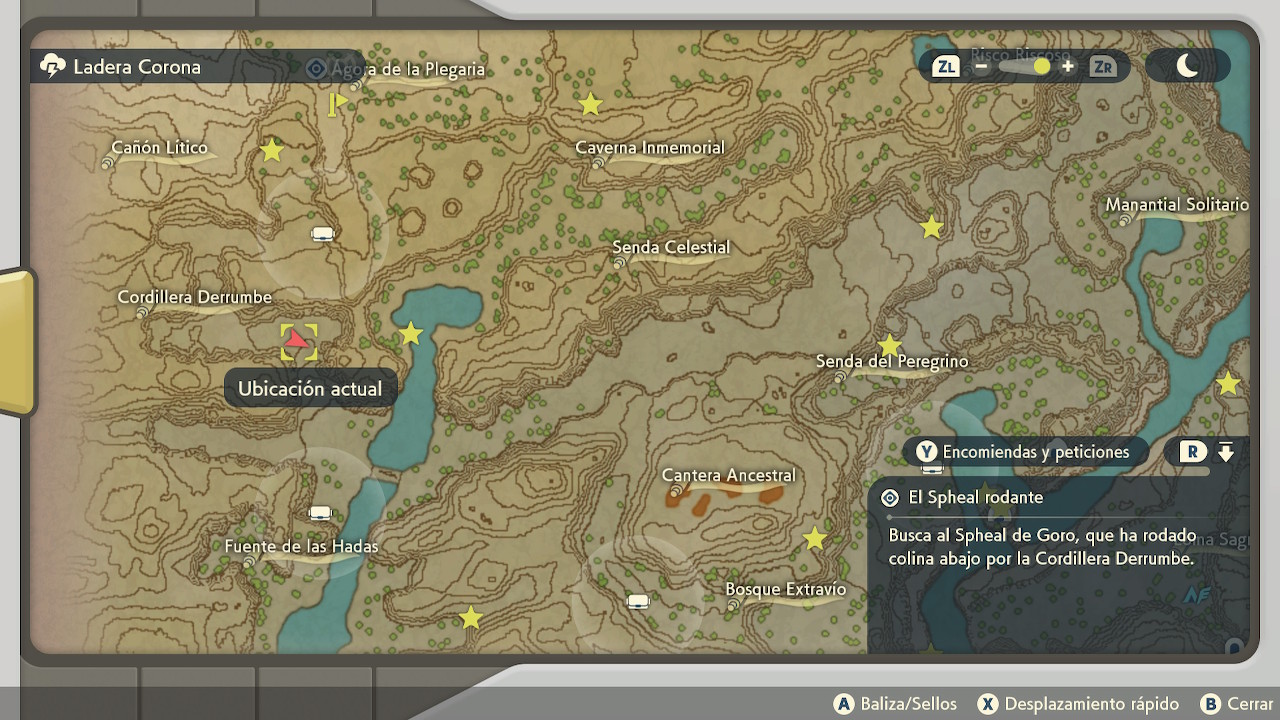Zoom out with the minus button

(x=981, y=67)
